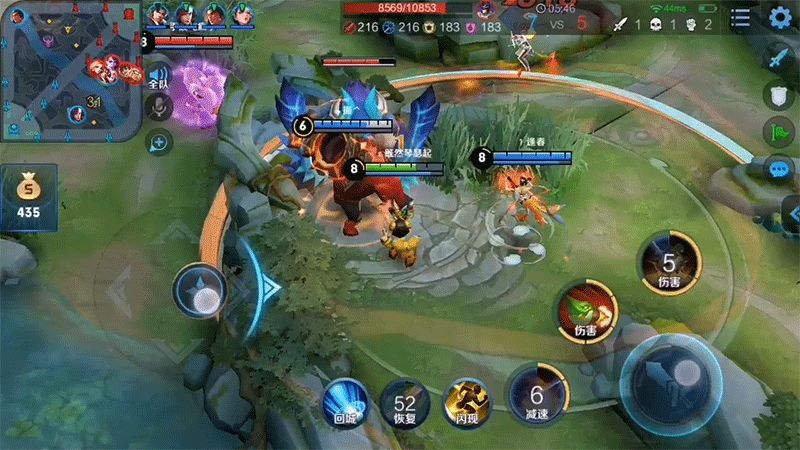Image resolution: width=800 pixels, height=450 pixels.
Task: Activate the 减速 slow skill
Action: point(536,395)
